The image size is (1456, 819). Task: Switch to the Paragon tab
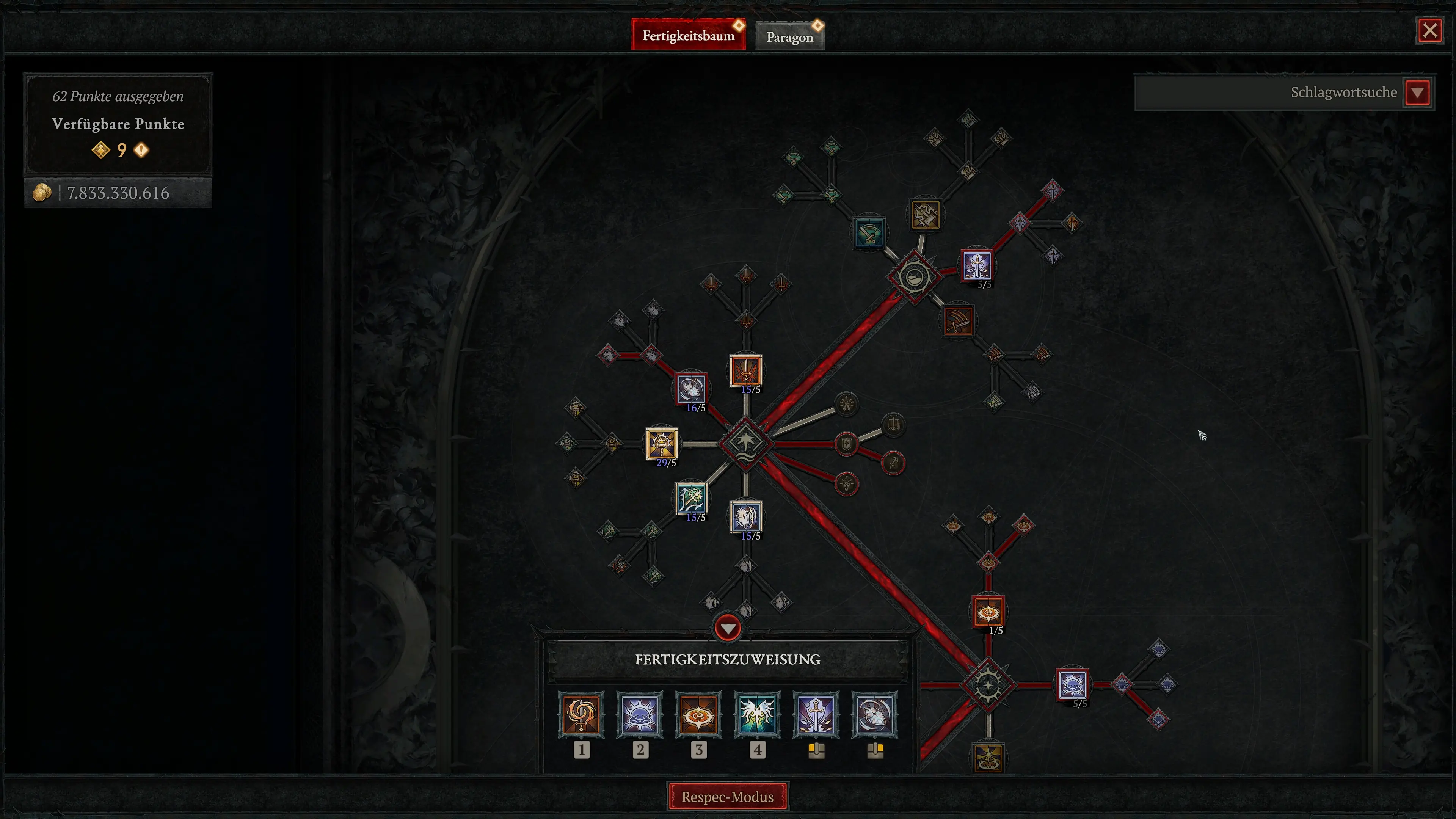(789, 37)
